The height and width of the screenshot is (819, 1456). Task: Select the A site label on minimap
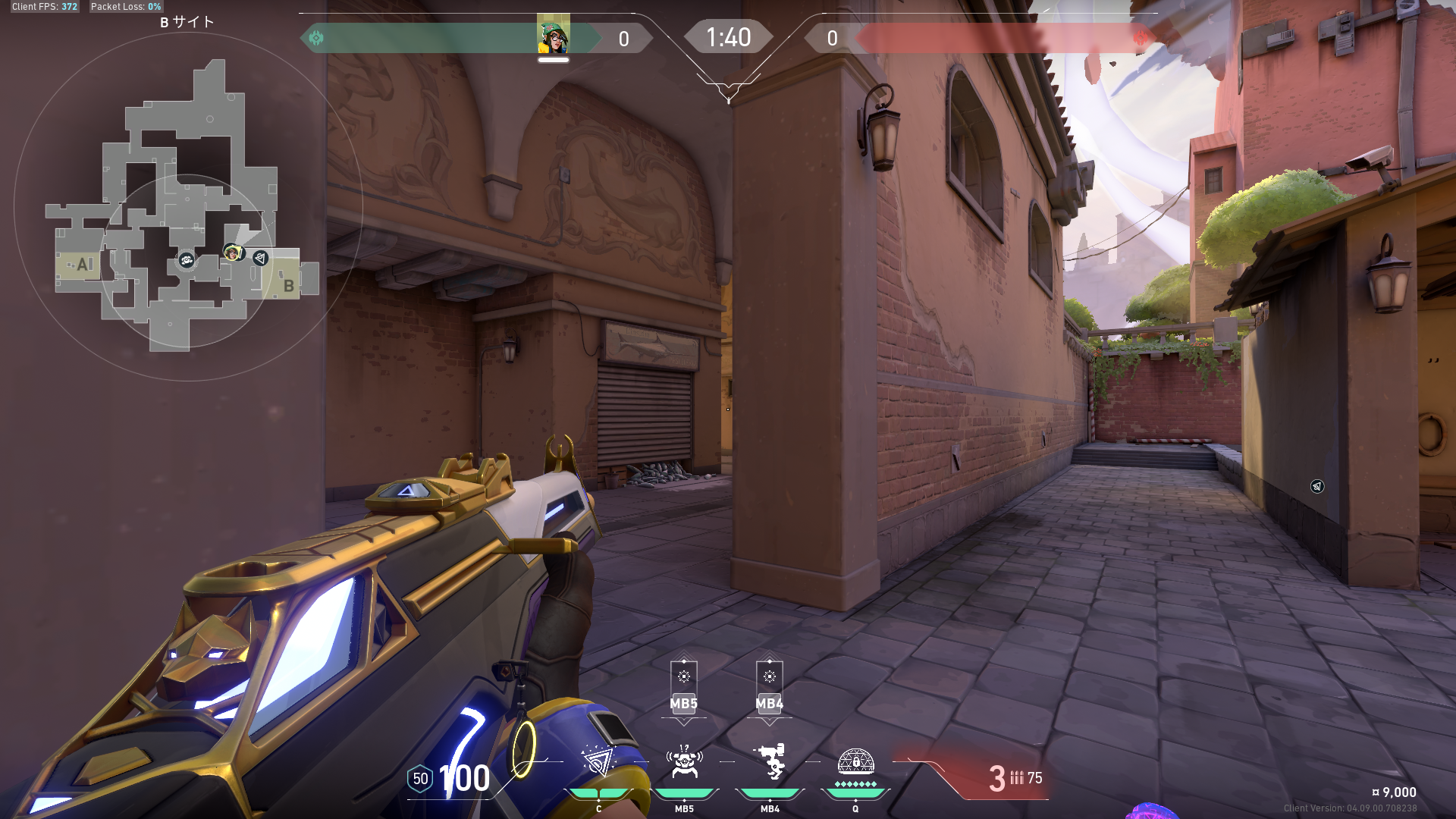tap(83, 265)
